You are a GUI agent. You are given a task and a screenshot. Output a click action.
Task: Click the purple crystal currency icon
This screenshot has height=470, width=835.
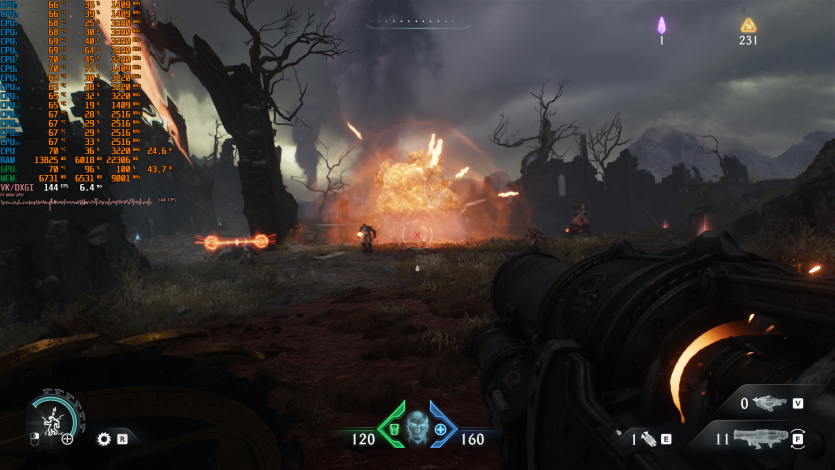(661, 26)
